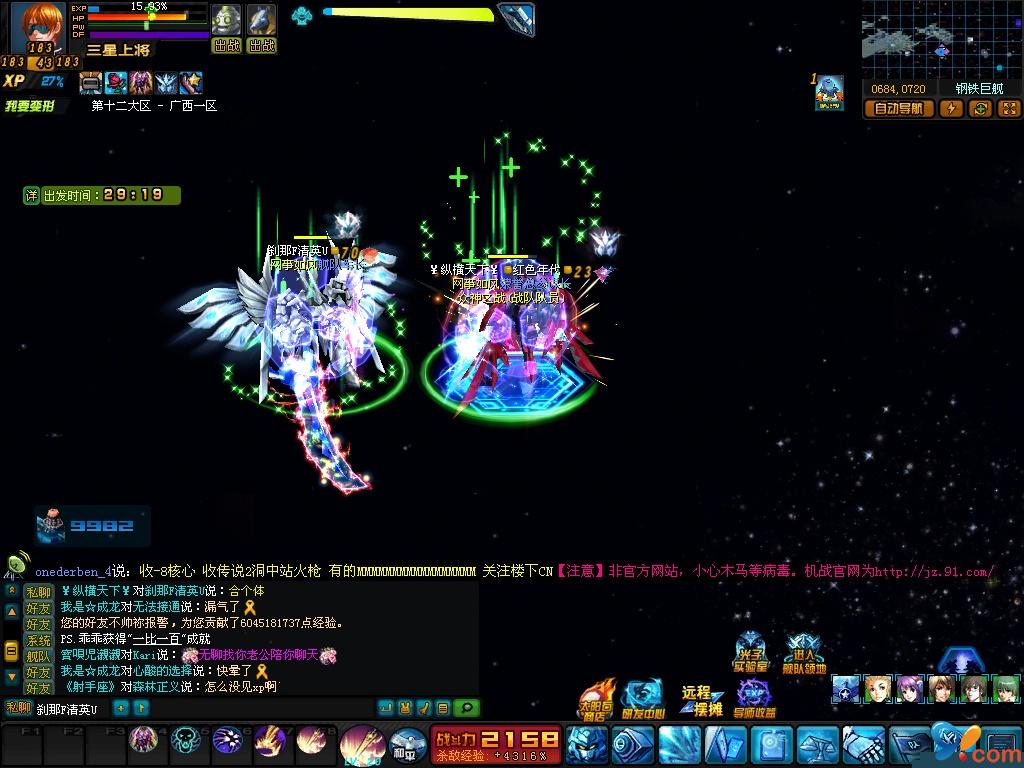Select the purple-haired teammate portrait
The height and width of the screenshot is (768, 1024).
(x=911, y=689)
